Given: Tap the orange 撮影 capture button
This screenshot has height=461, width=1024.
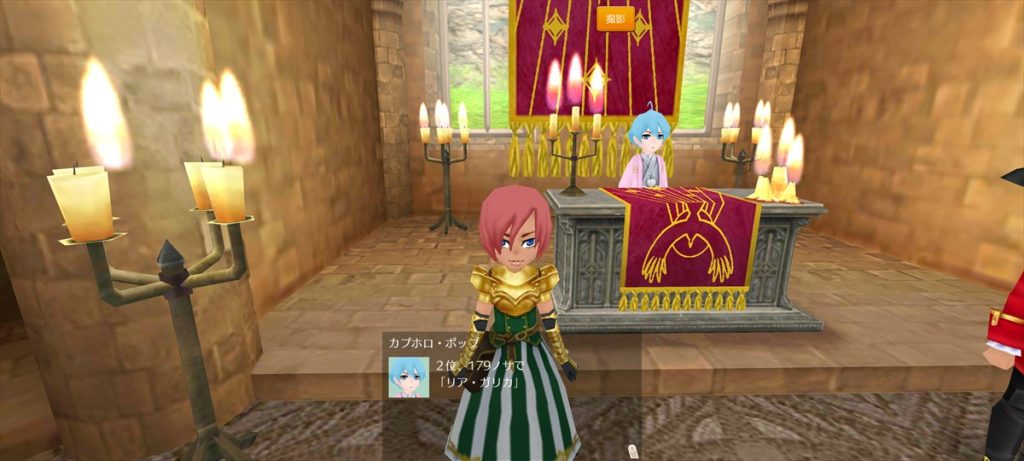Looking at the screenshot, I should tap(615, 18).
